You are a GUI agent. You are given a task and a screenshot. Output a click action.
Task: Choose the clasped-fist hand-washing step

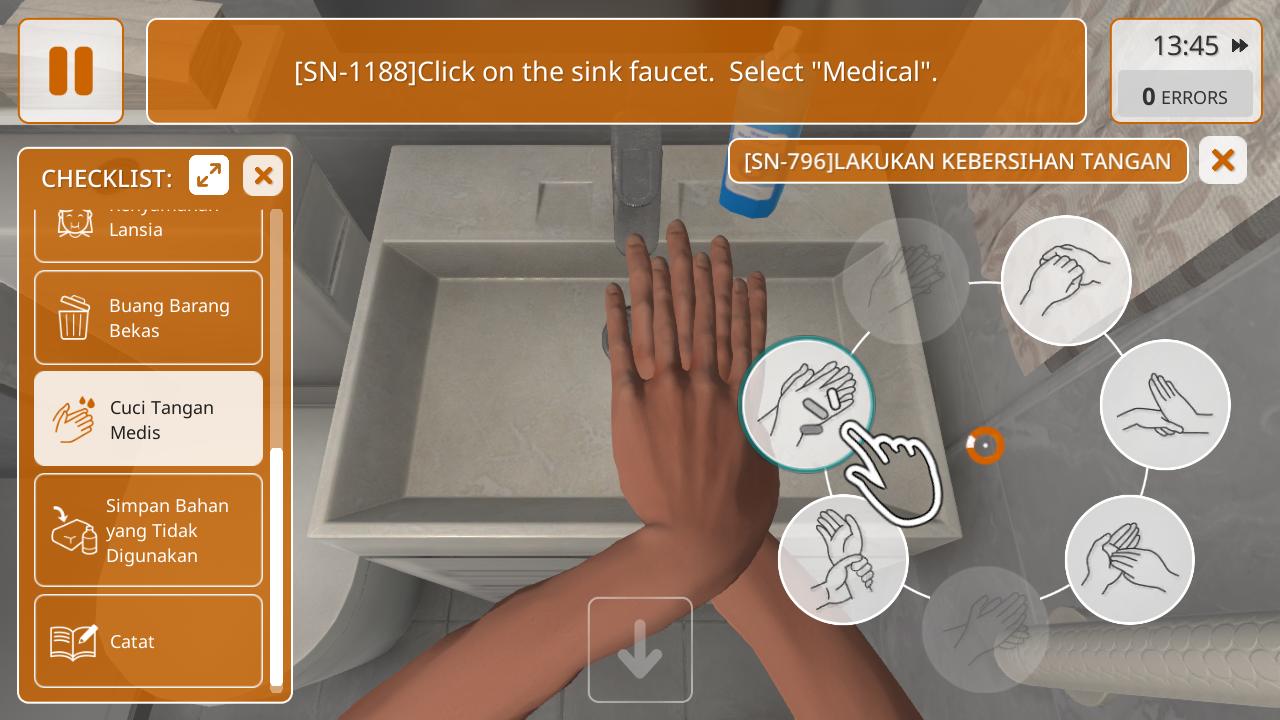pos(1065,281)
